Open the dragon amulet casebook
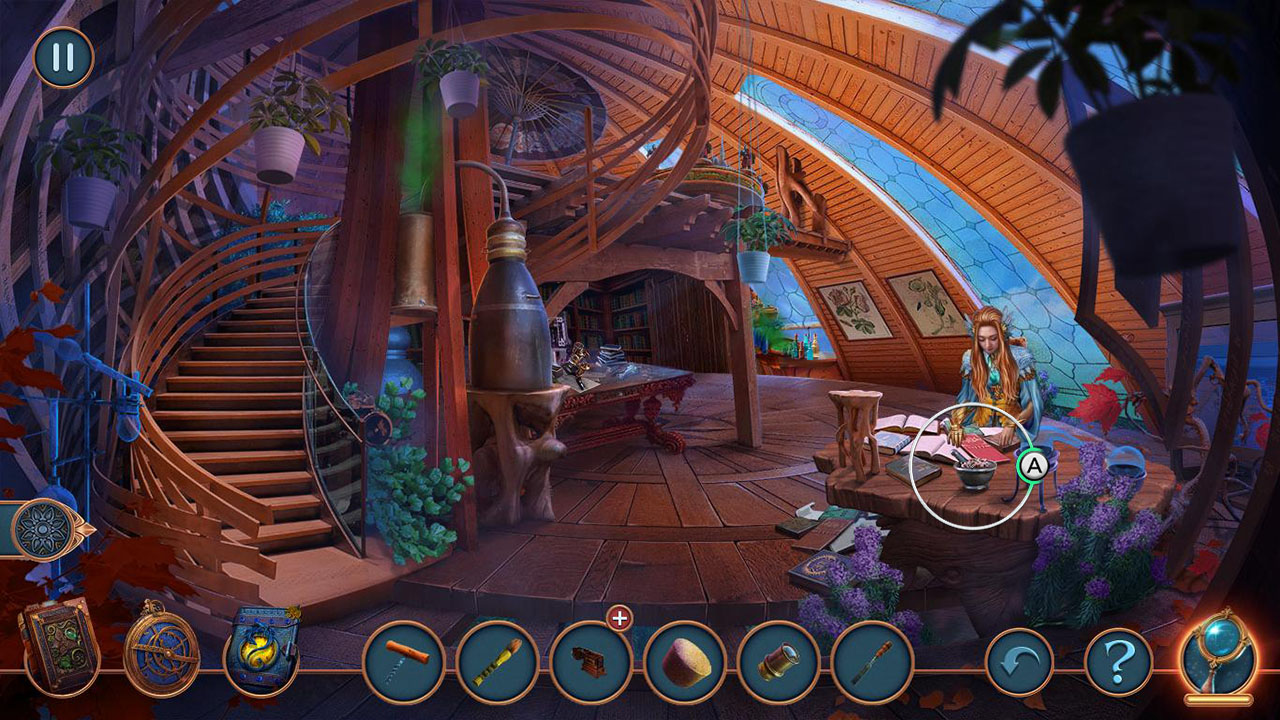This screenshot has height=720, width=1280. tap(262, 650)
